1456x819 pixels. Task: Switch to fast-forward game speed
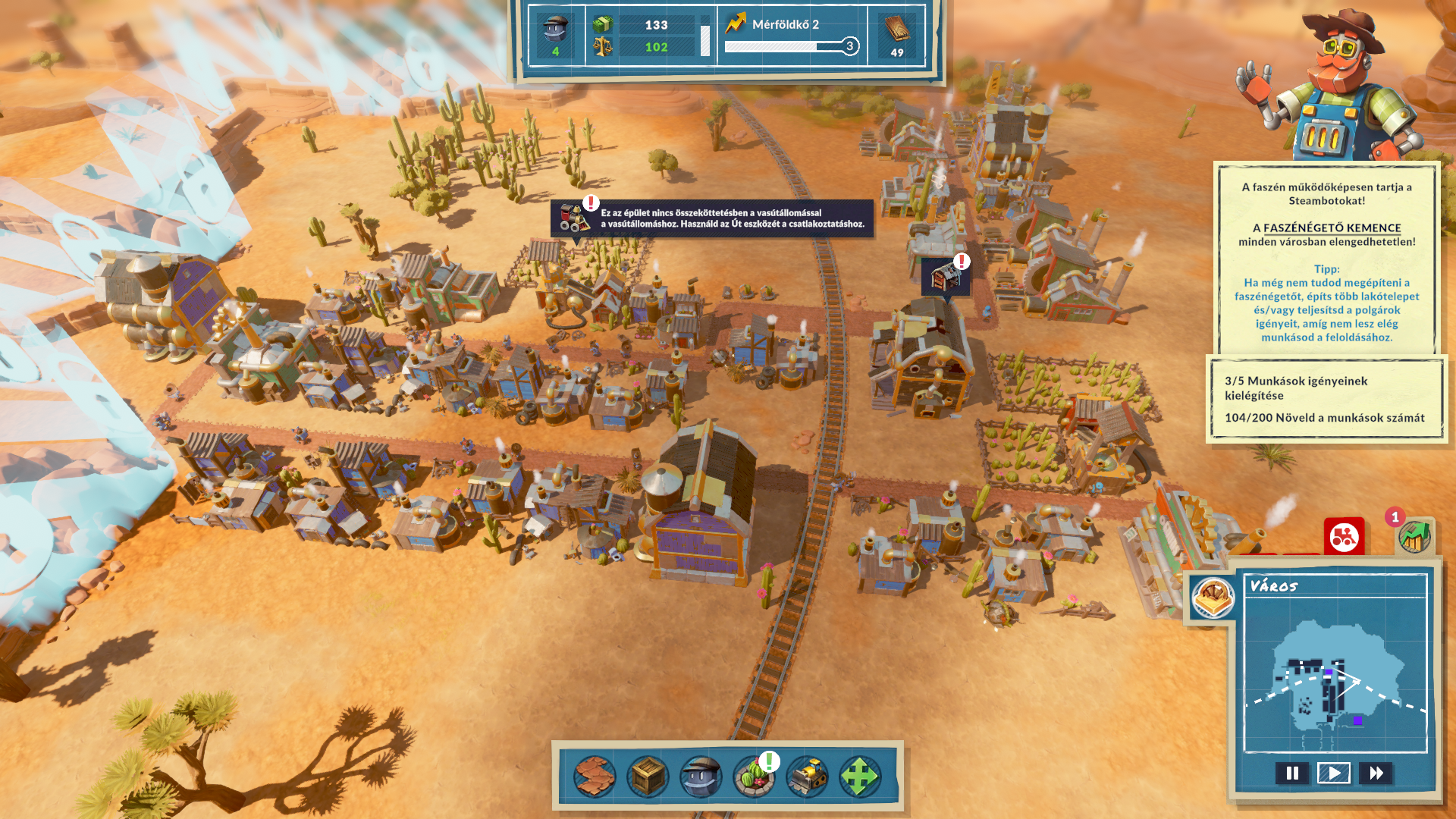[1376, 773]
